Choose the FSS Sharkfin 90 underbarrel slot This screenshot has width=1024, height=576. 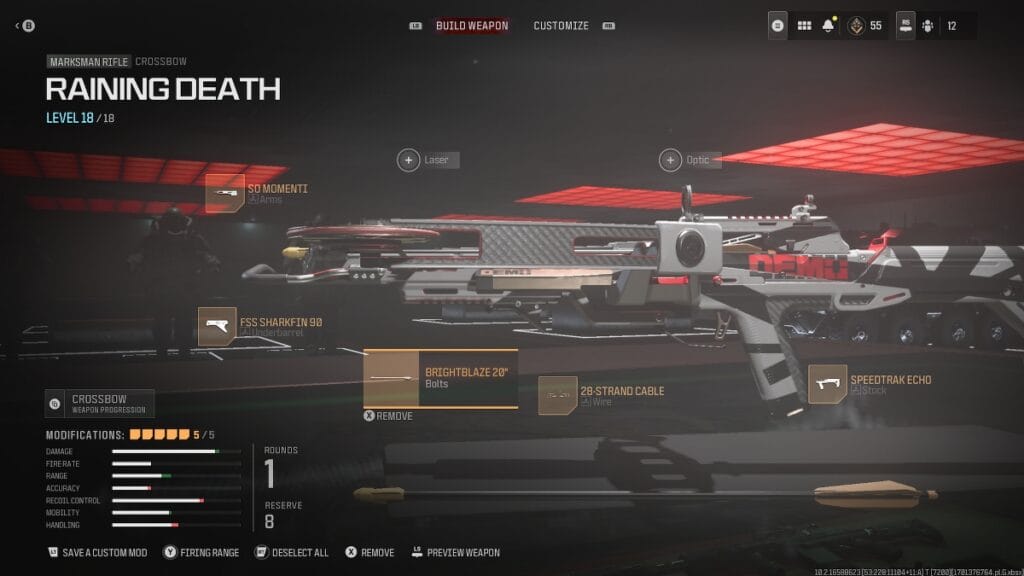tap(217, 326)
